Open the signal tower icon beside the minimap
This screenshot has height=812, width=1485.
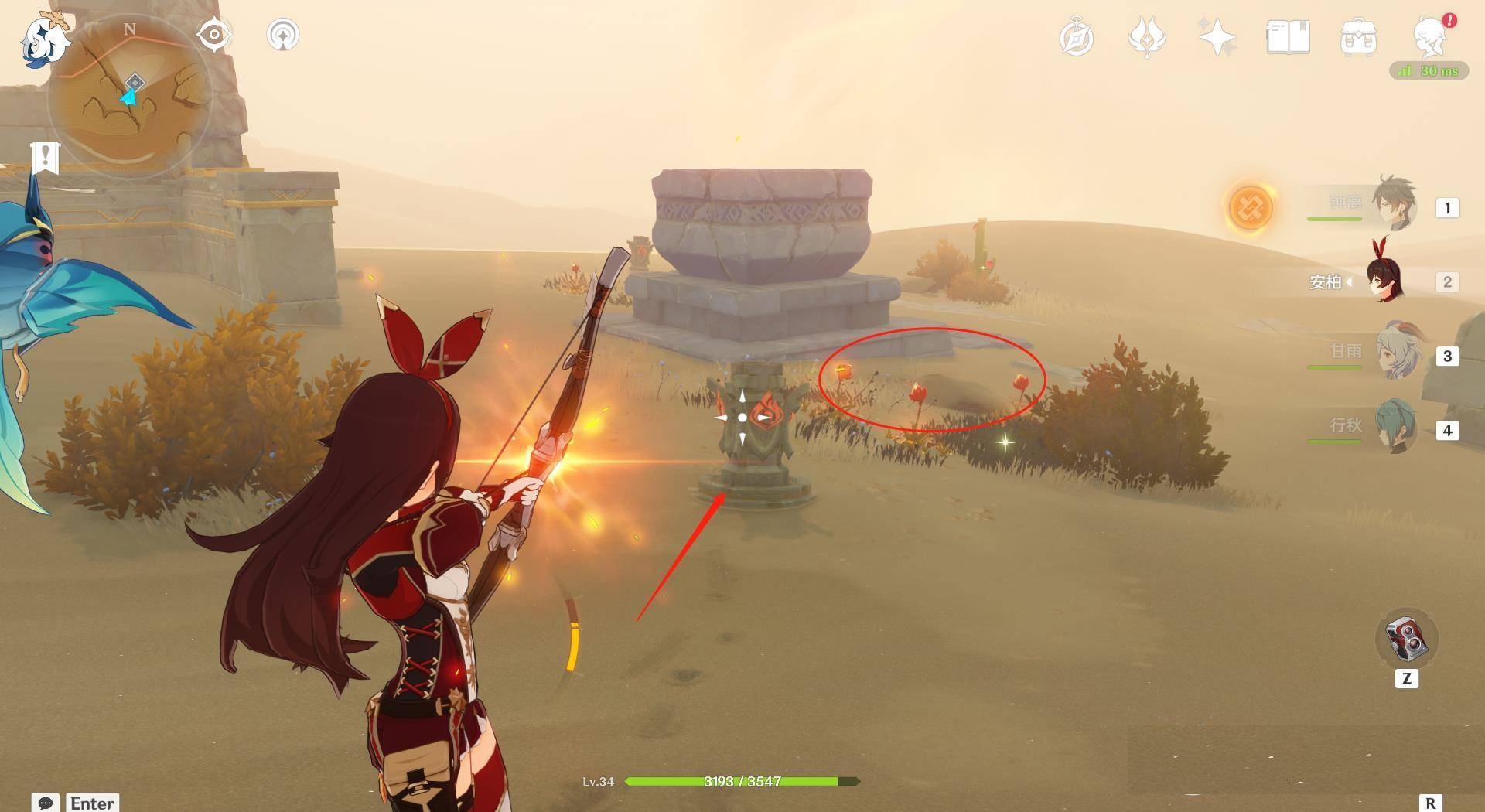[x=282, y=35]
